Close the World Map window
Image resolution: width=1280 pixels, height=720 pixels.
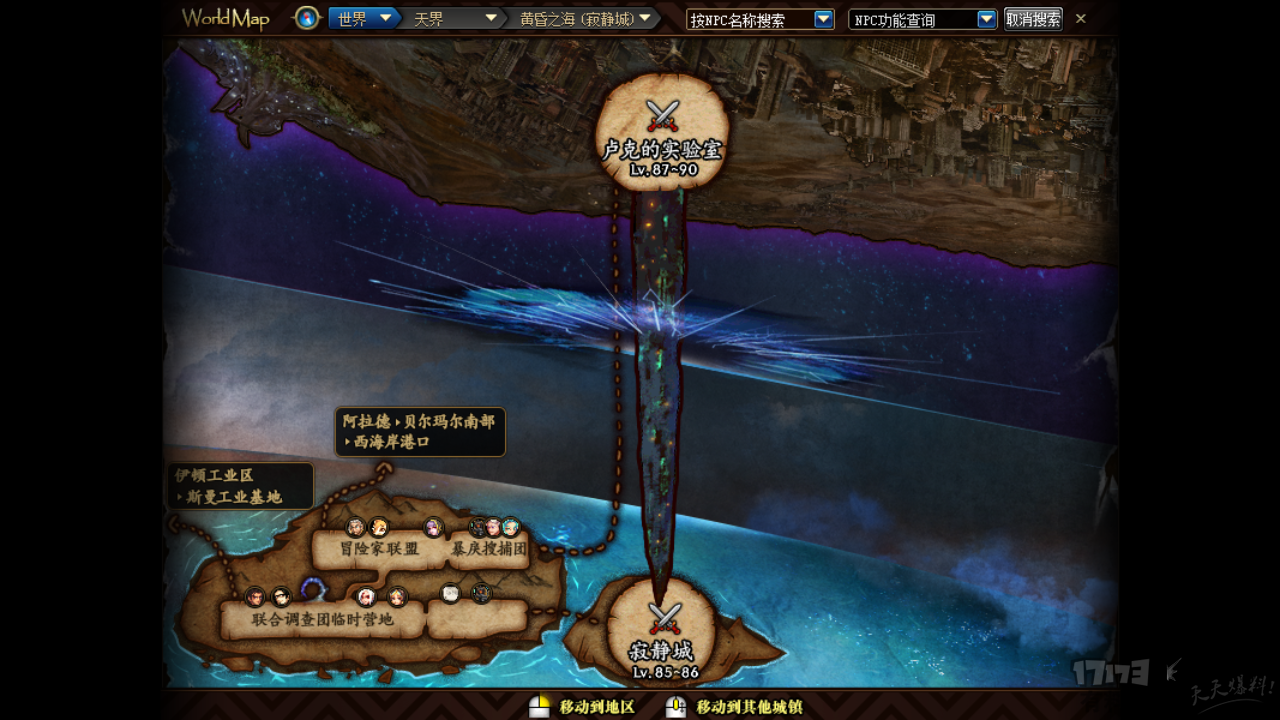(x=1081, y=18)
